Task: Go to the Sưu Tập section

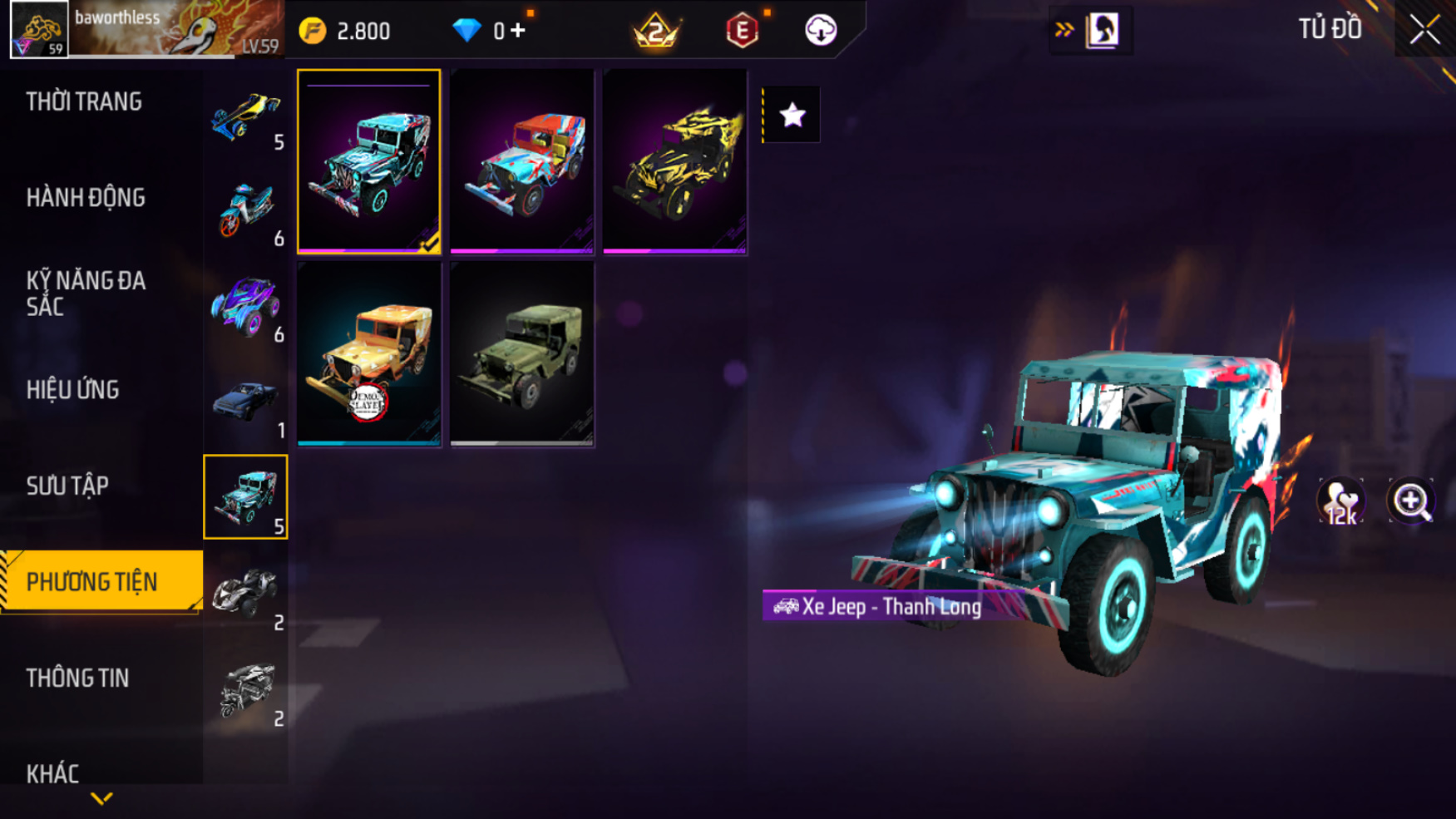Action: pos(67,486)
